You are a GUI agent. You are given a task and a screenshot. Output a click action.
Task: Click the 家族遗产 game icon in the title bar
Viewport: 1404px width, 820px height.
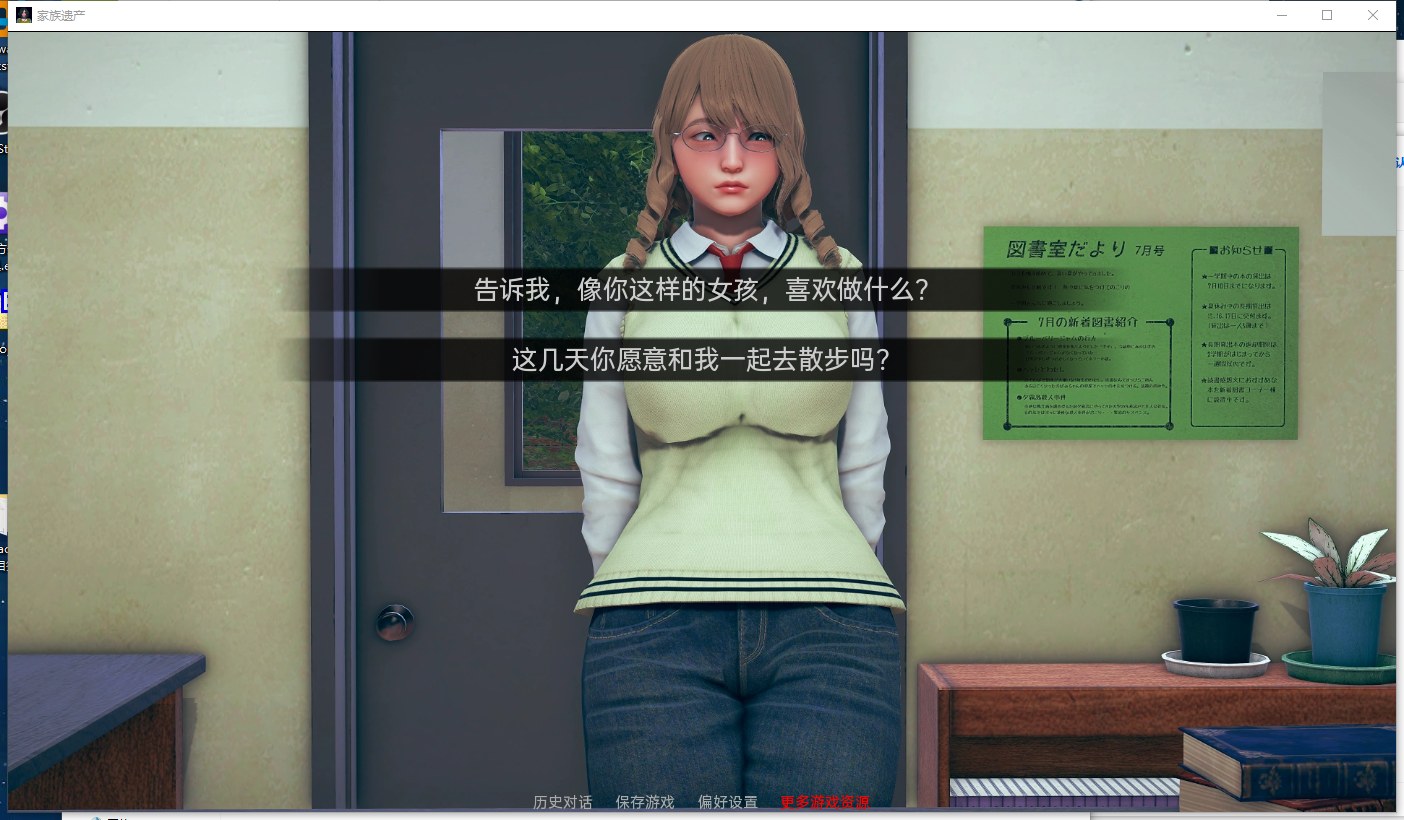click(x=22, y=15)
